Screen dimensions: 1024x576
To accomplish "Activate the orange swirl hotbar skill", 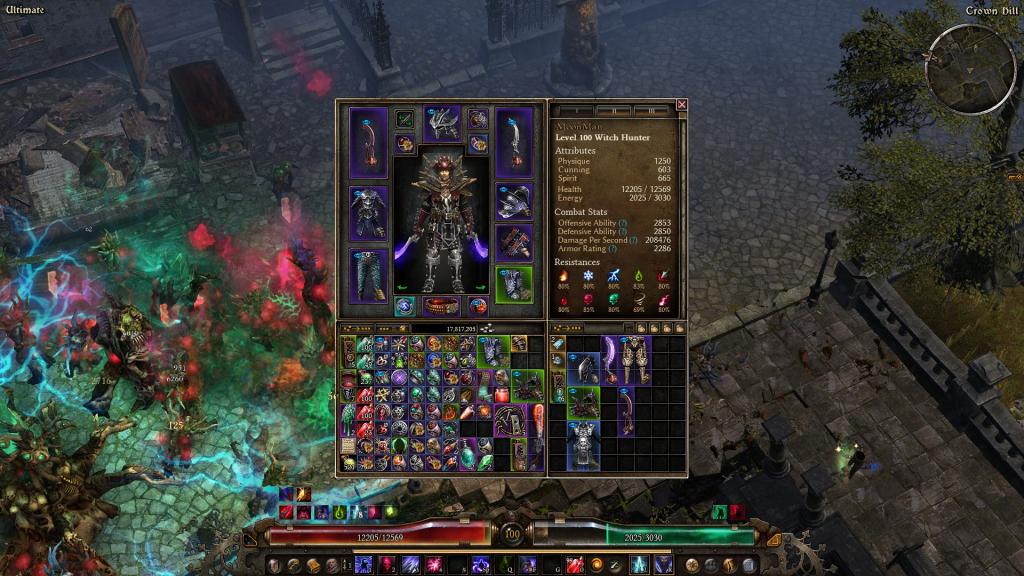I will [597, 565].
